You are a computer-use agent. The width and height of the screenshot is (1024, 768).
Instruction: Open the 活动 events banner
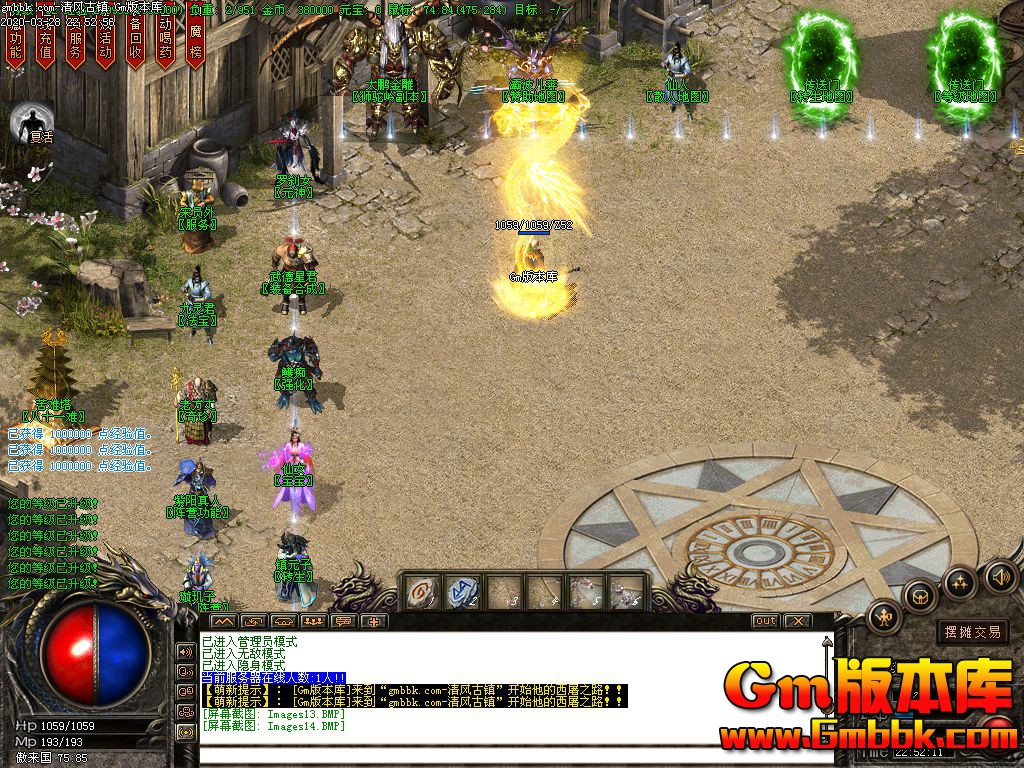pyautogui.click(x=105, y=40)
